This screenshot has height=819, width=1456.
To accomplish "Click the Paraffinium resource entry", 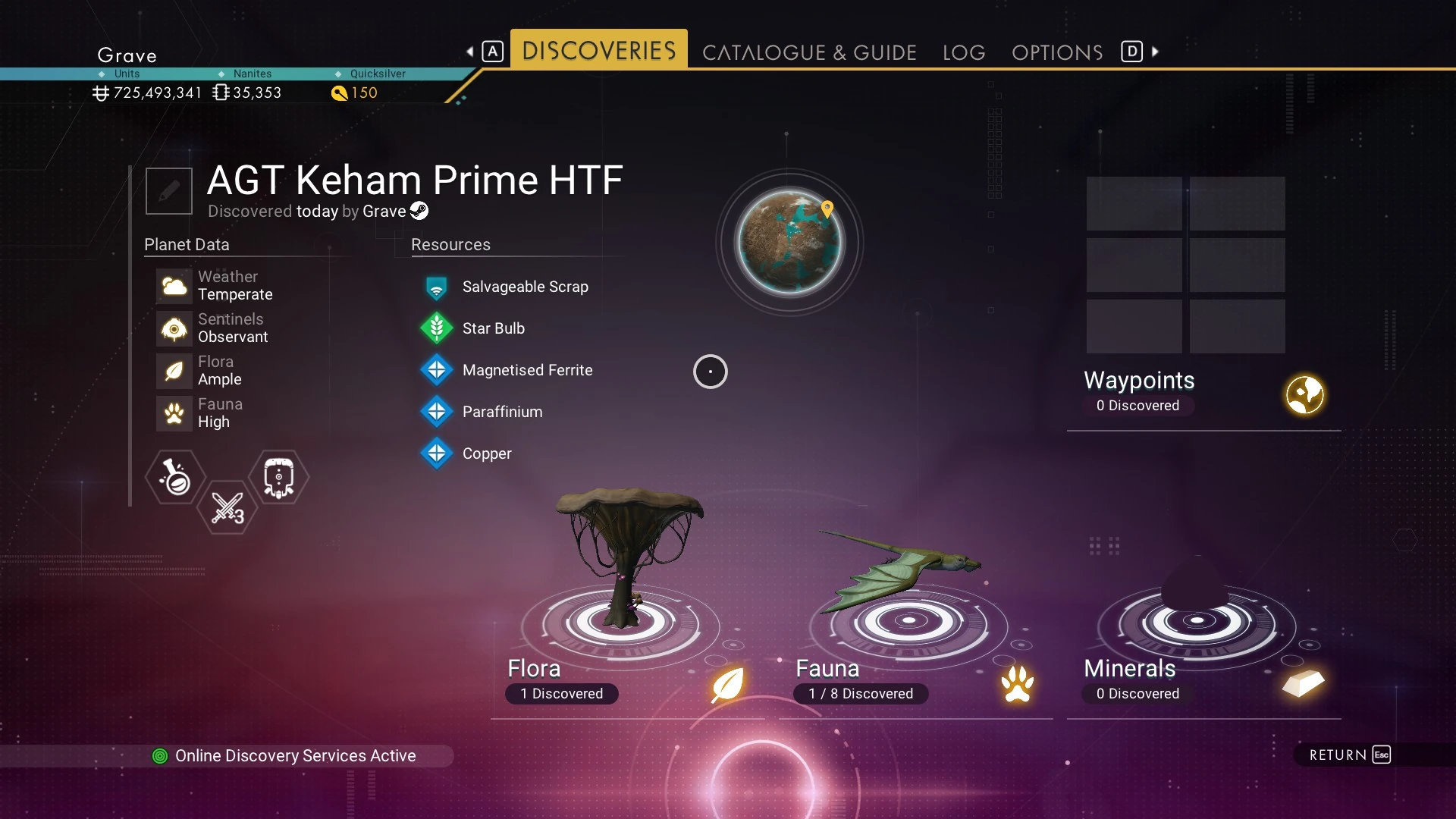I will [502, 412].
